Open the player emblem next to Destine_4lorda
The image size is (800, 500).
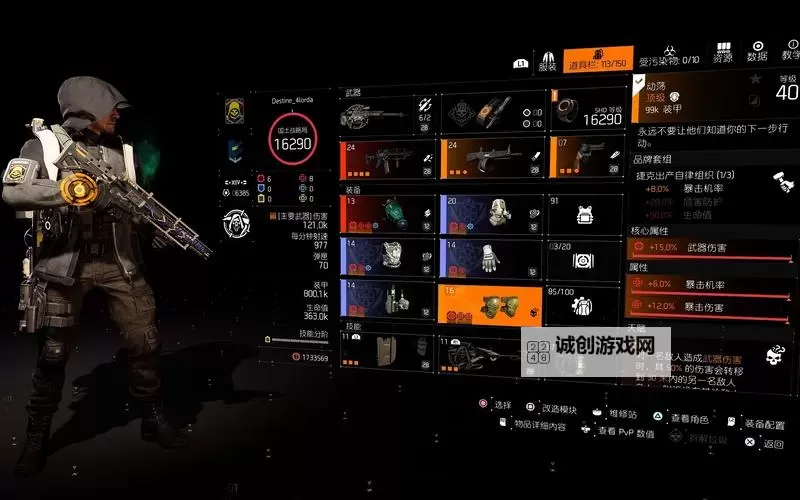pyautogui.click(x=236, y=111)
